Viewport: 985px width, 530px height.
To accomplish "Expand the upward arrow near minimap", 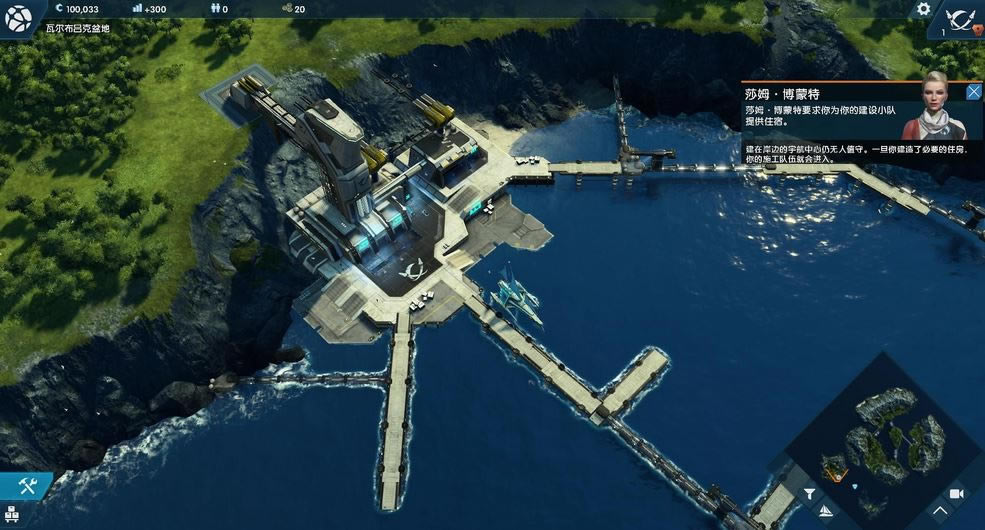I will click(x=940, y=511).
